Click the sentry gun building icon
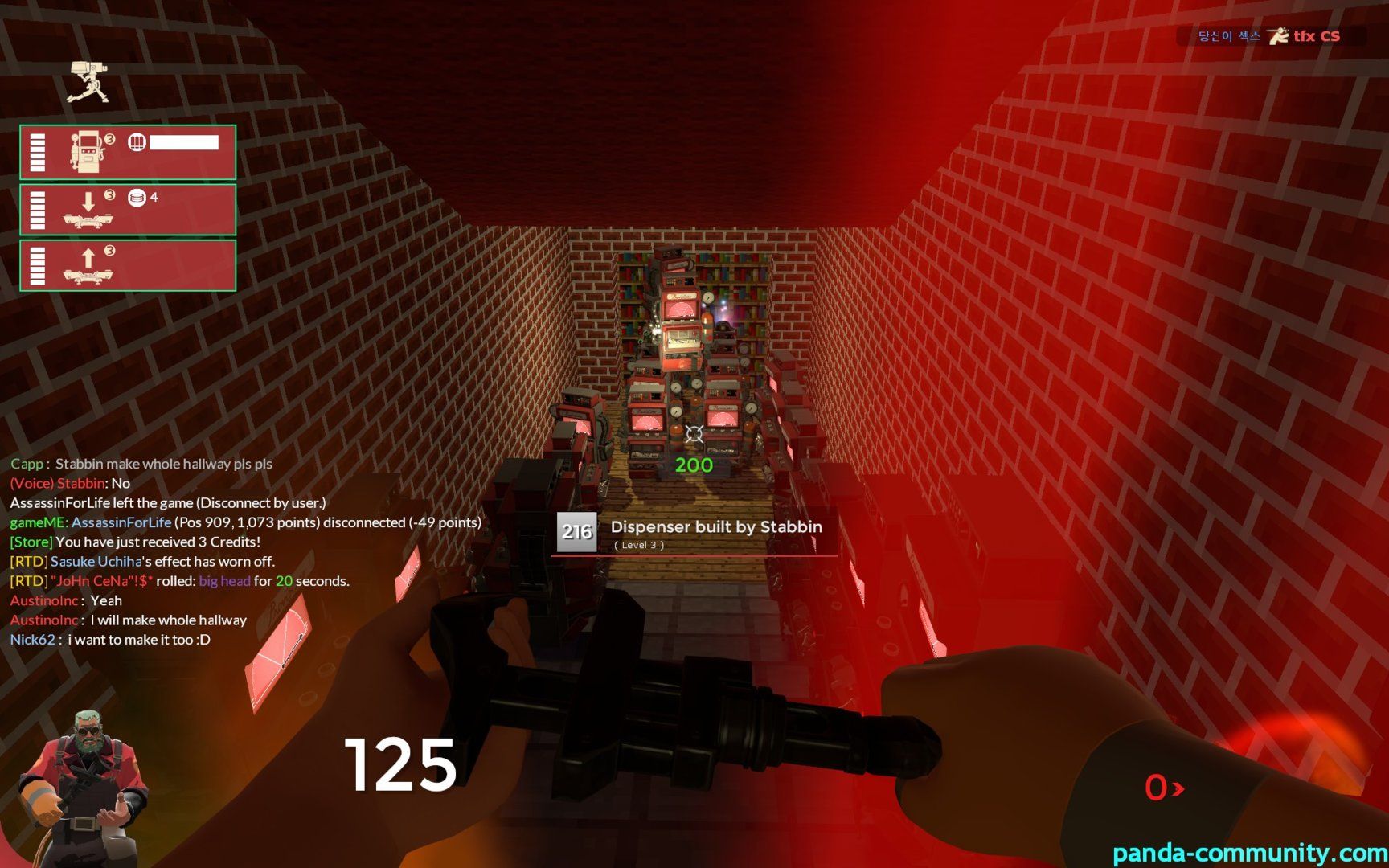This screenshot has width=1389, height=868. tap(88, 82)
